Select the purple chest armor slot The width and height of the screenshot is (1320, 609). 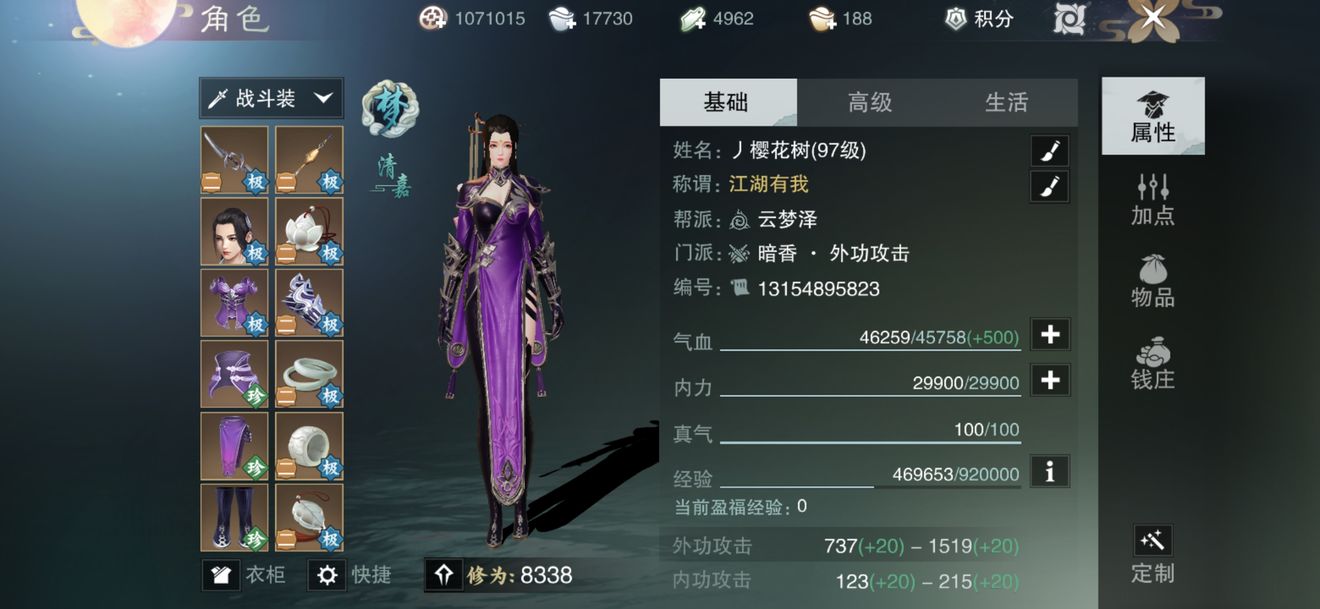[234, 302]
